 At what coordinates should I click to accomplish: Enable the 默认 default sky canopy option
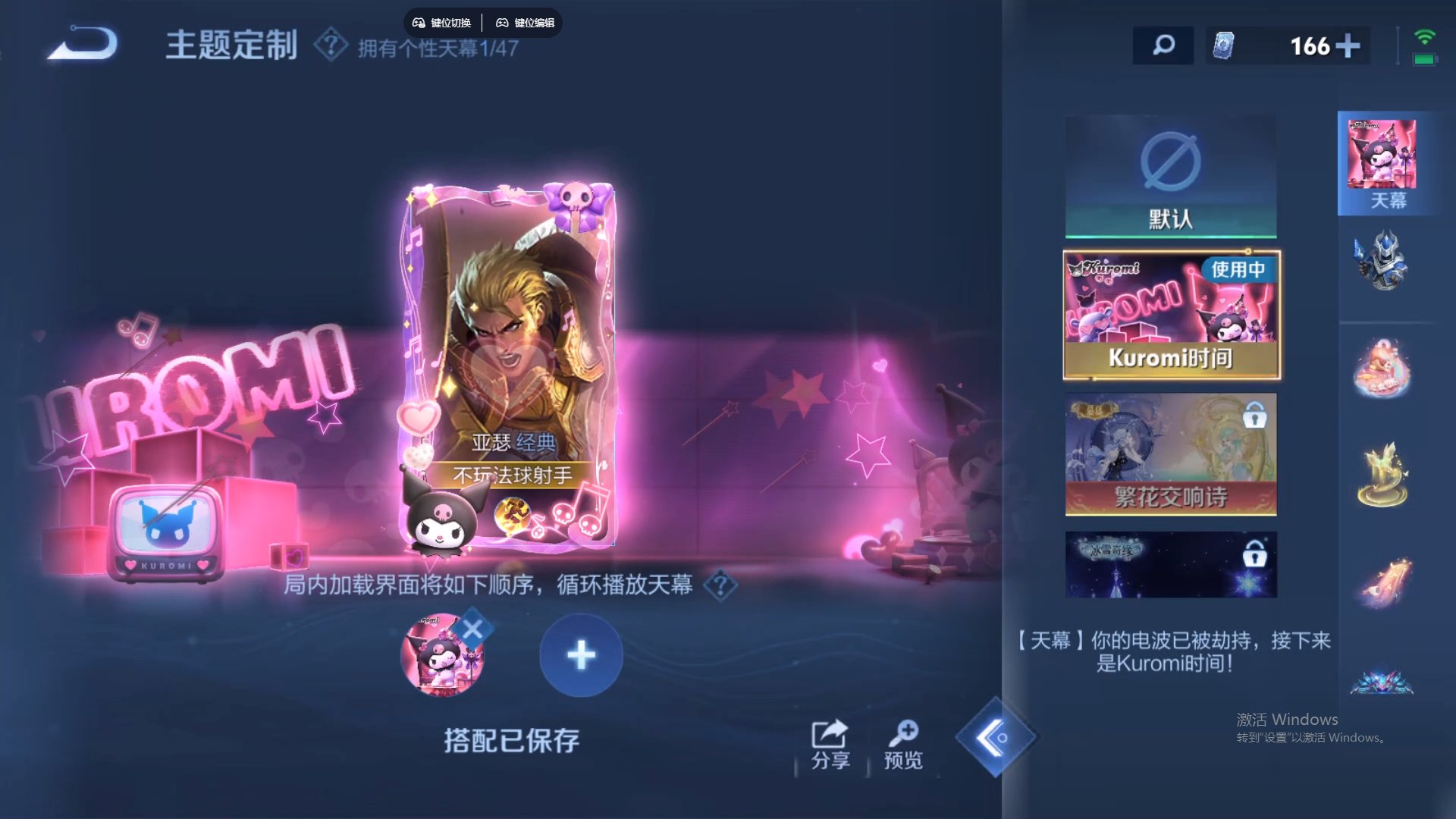[1170, 176]
